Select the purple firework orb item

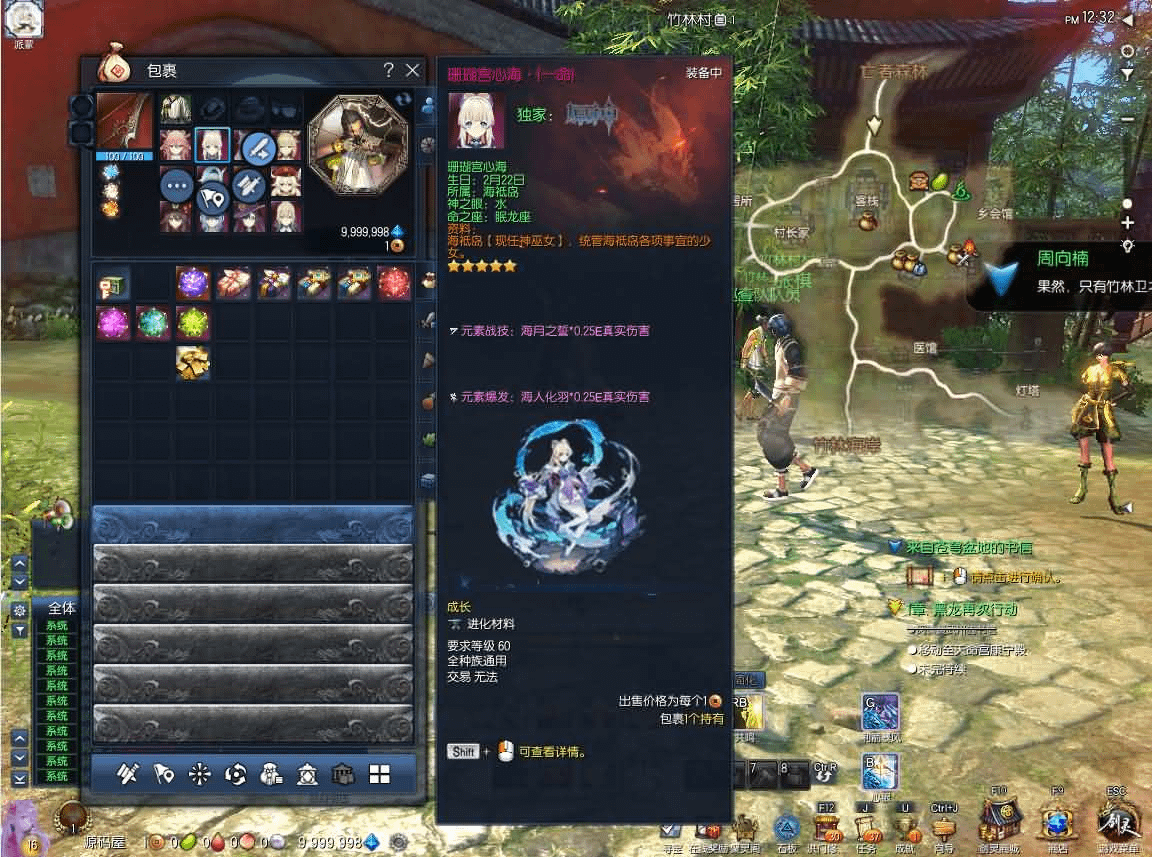tap(193, 283)
